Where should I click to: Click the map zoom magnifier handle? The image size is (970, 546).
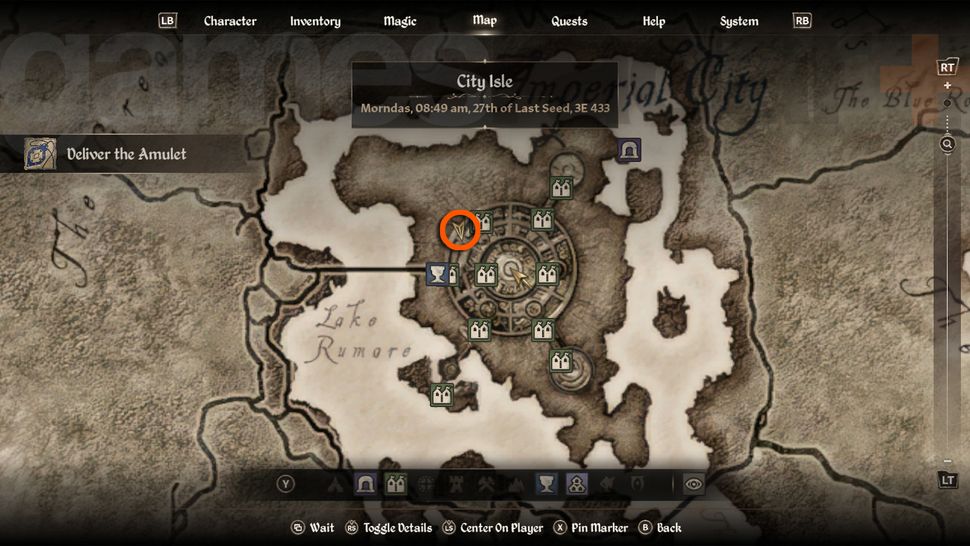click(x=947, y=144)
